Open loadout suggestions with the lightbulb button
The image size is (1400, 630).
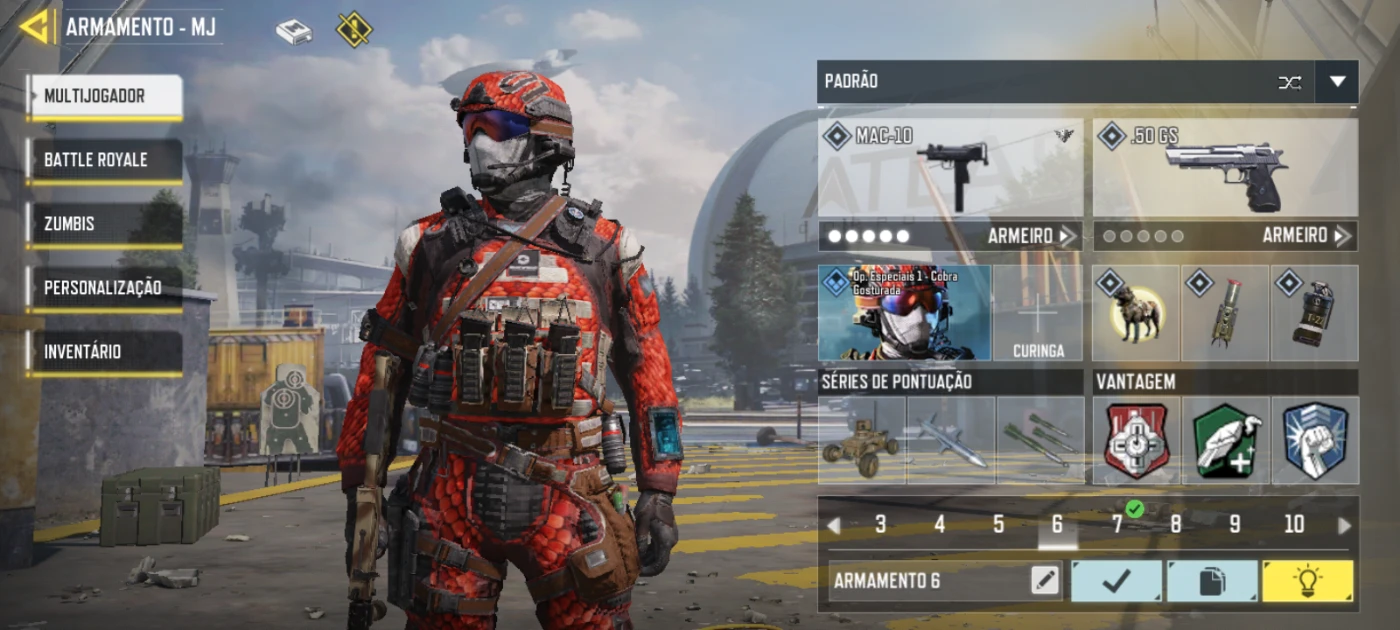[x=1307, y=581]
